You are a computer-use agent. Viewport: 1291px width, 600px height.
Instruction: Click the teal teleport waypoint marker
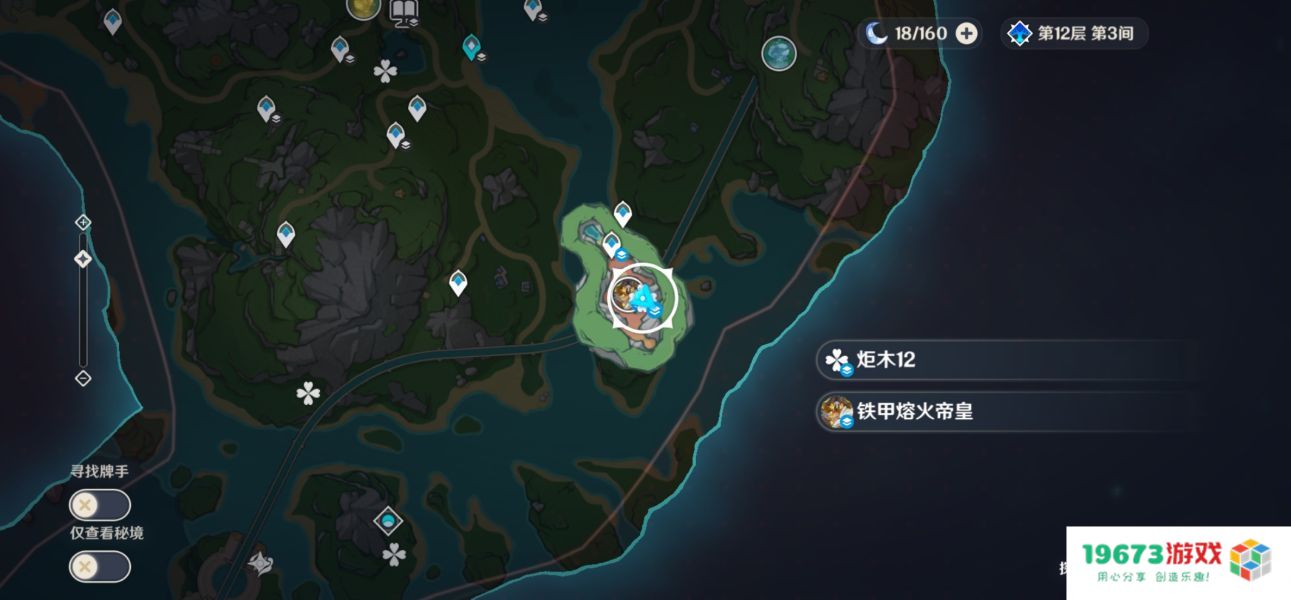click(x=471, y=46)
